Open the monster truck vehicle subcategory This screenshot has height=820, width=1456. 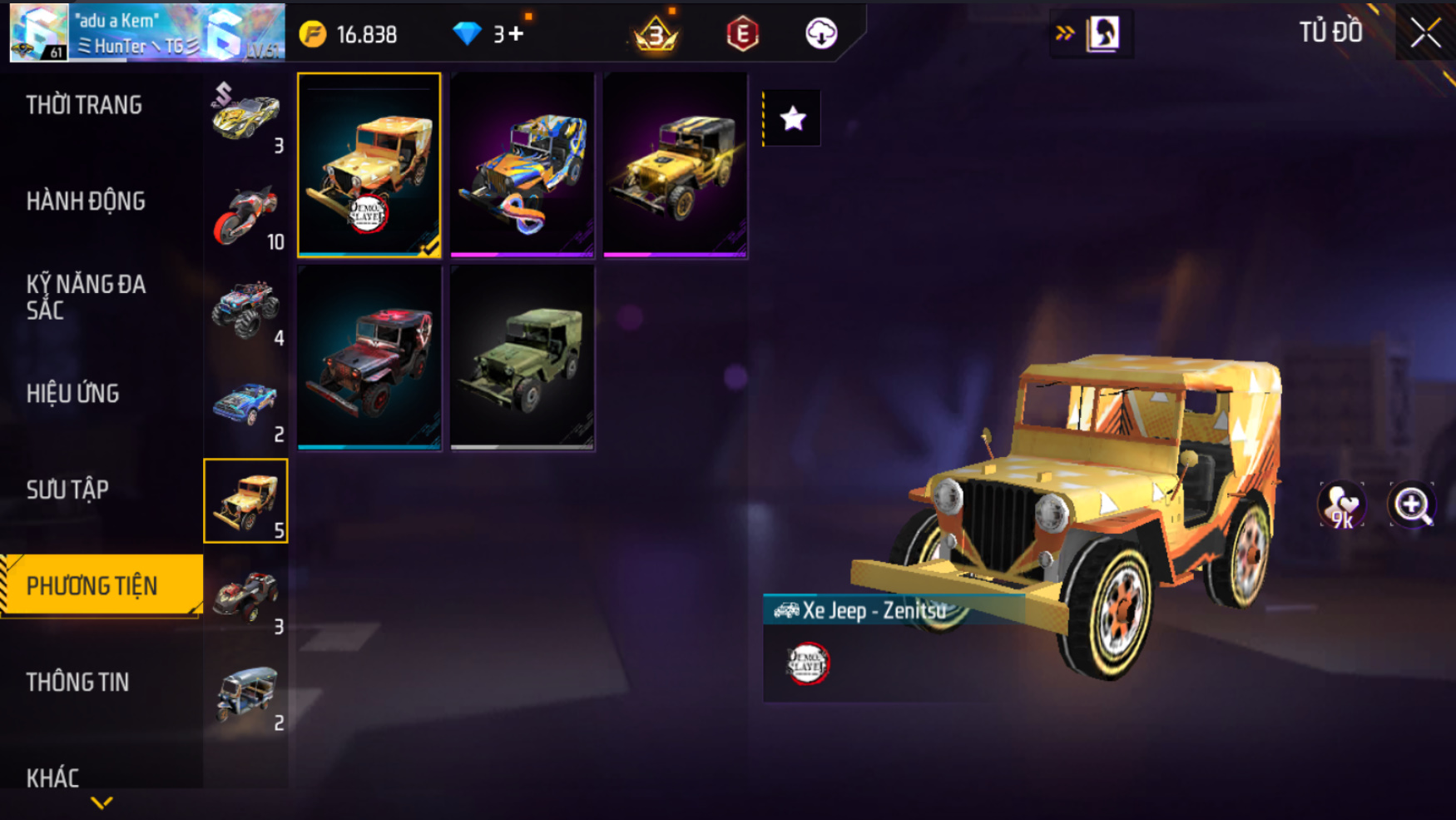(x=246, y=310)
